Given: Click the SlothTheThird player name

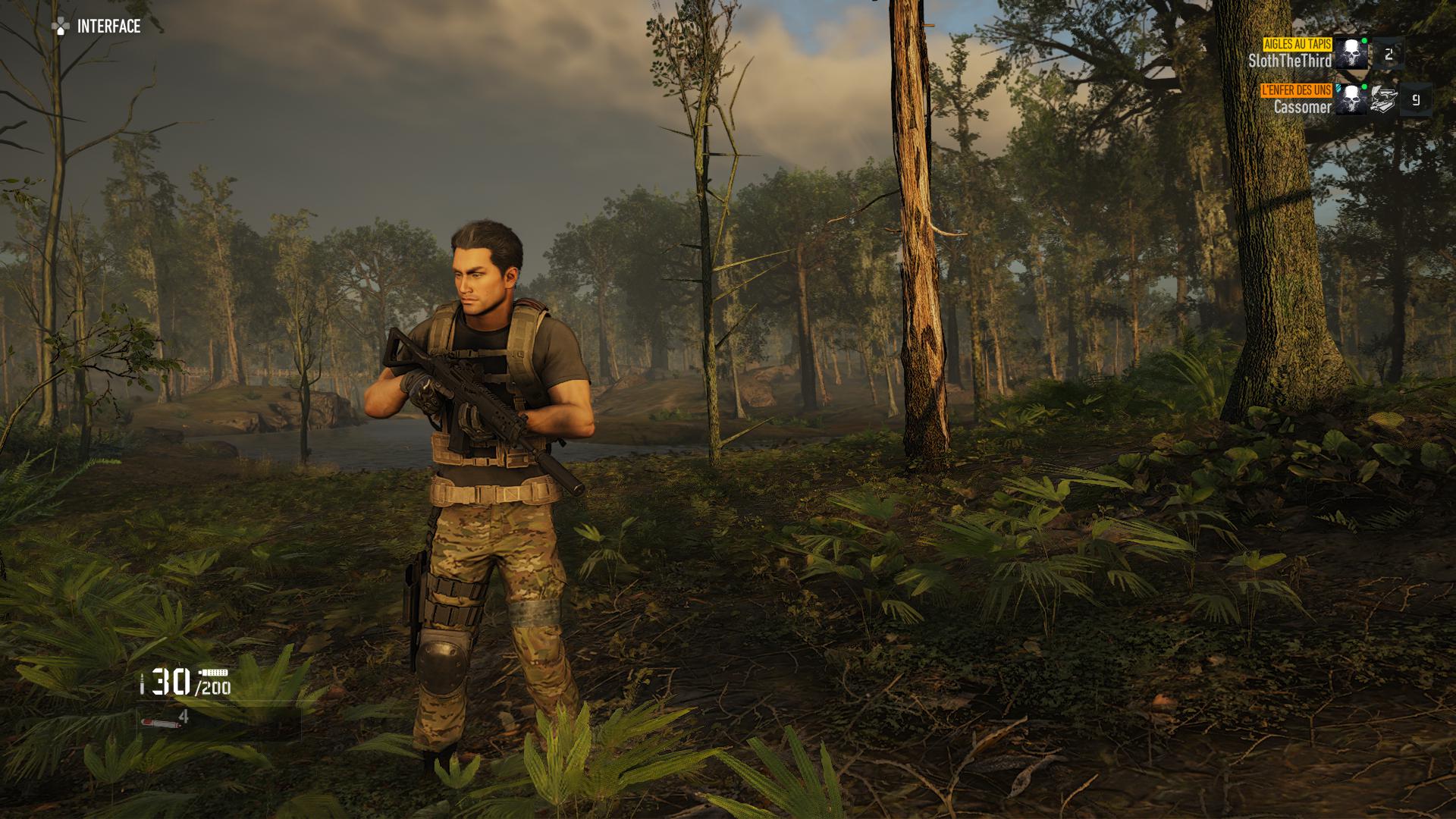Looking at the screenshot, I should pos(1291,59).
